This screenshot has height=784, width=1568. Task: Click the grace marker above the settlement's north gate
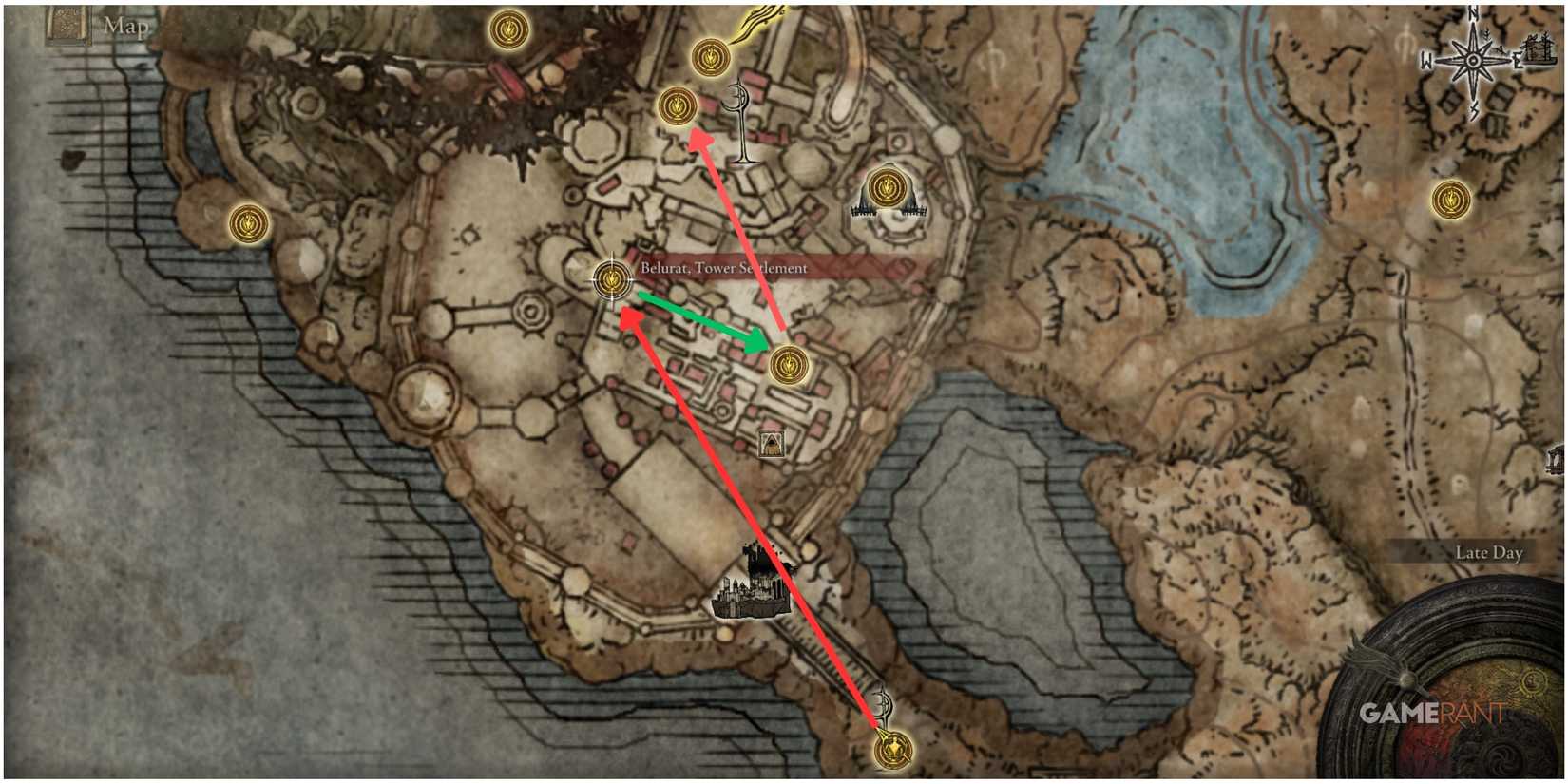pyautogui.click(x=709, y=54)
